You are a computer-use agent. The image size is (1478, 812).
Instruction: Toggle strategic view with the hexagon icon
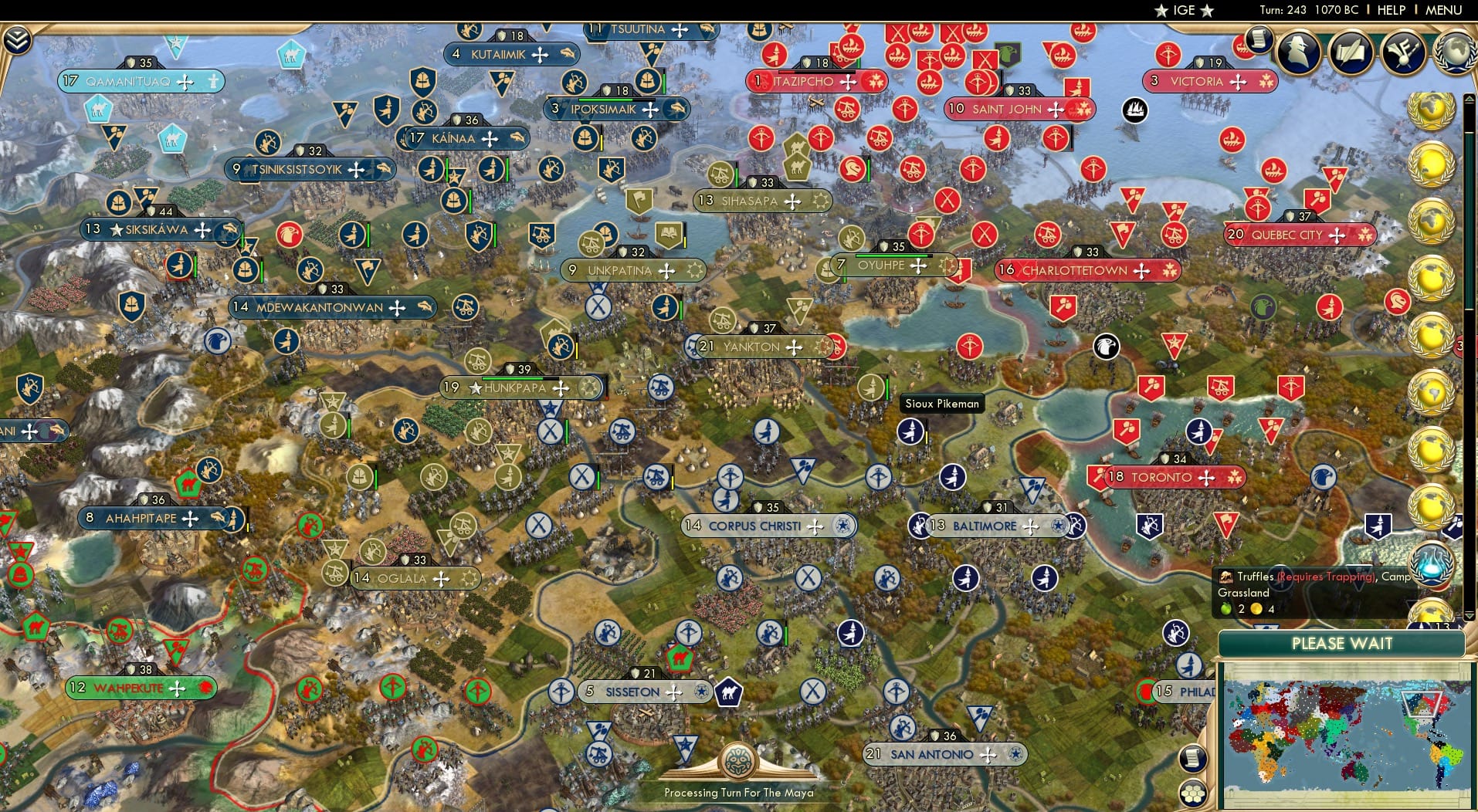[x=1193, y=793]
